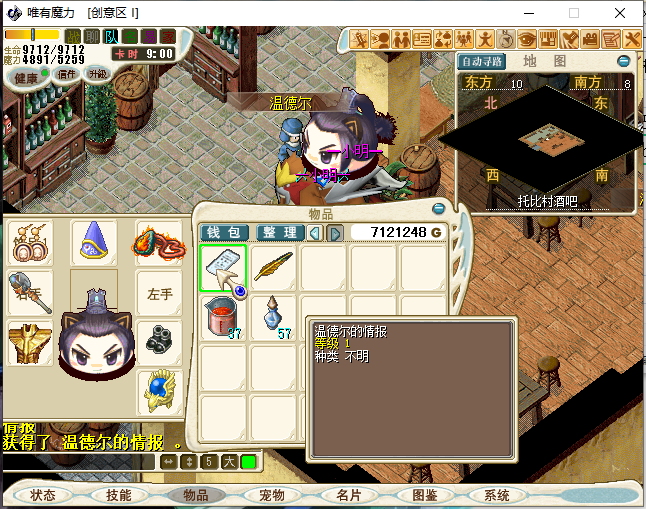Select the 温德尔的情报 document item
The width and height of the screenshot is (646, 509).
click(x=223, y=268)
